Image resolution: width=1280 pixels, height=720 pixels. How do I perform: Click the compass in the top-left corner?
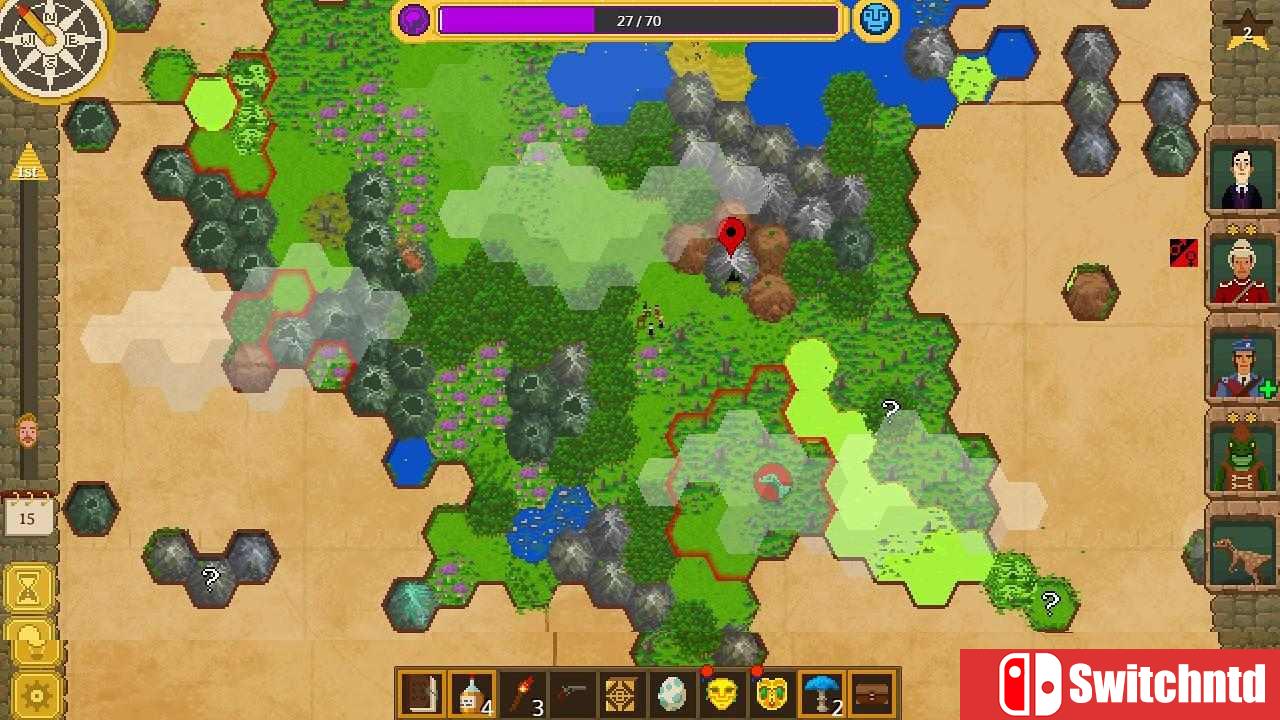tap(52, 50)
